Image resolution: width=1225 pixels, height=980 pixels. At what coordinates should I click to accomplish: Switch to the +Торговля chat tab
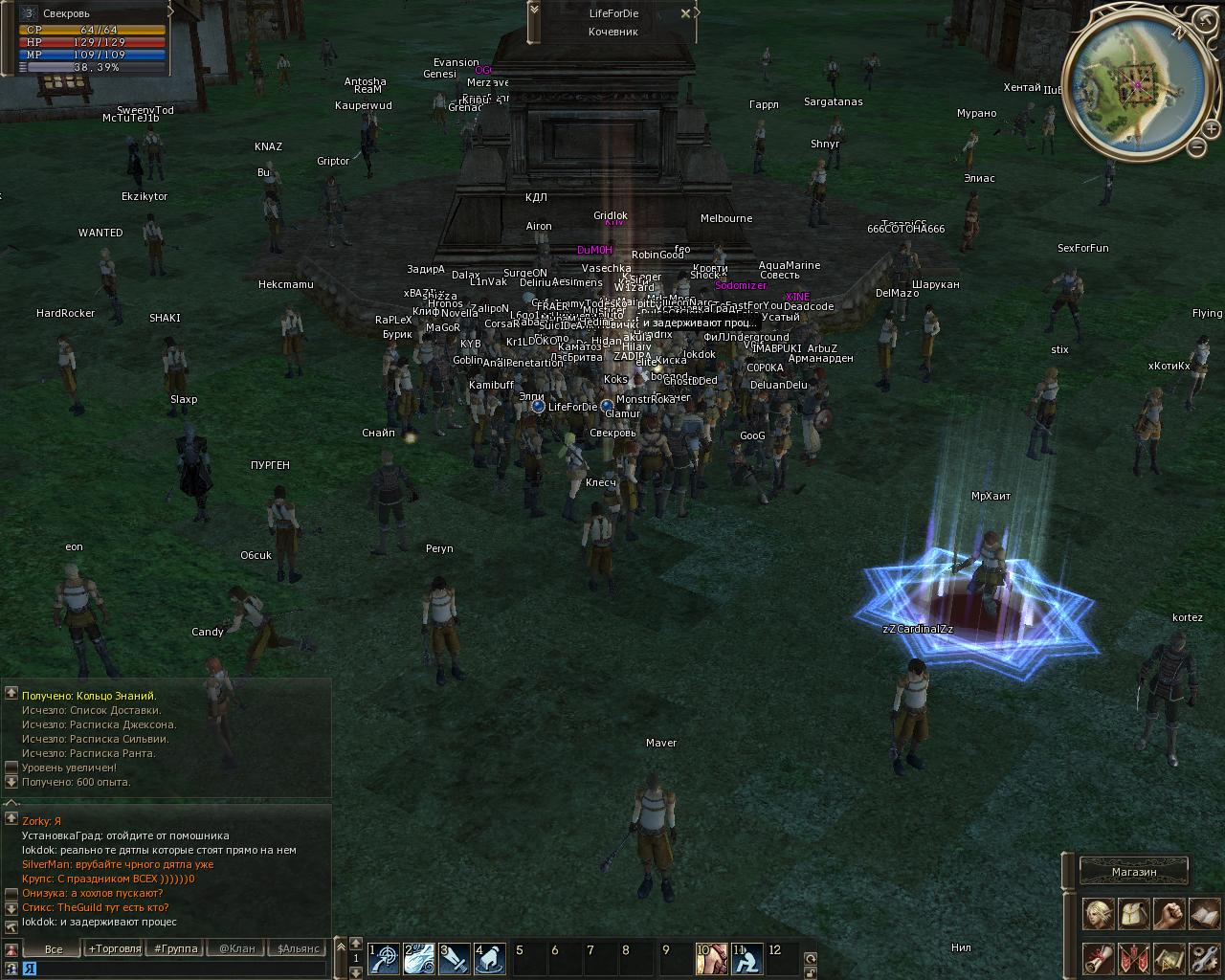click(115, 948)
